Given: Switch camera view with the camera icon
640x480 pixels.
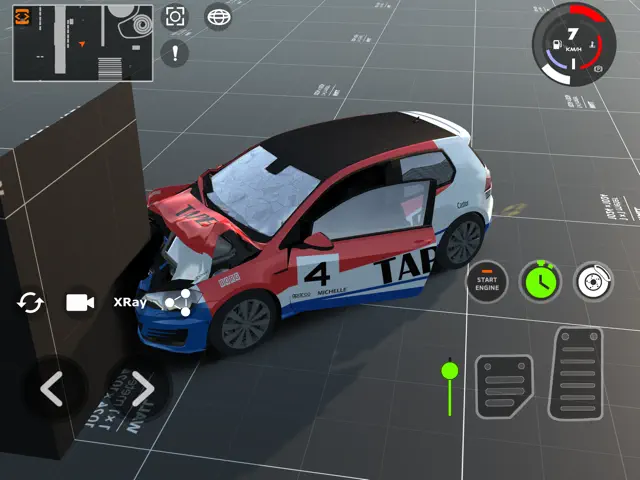Looking at the screenshot, I should click(80, 302).
